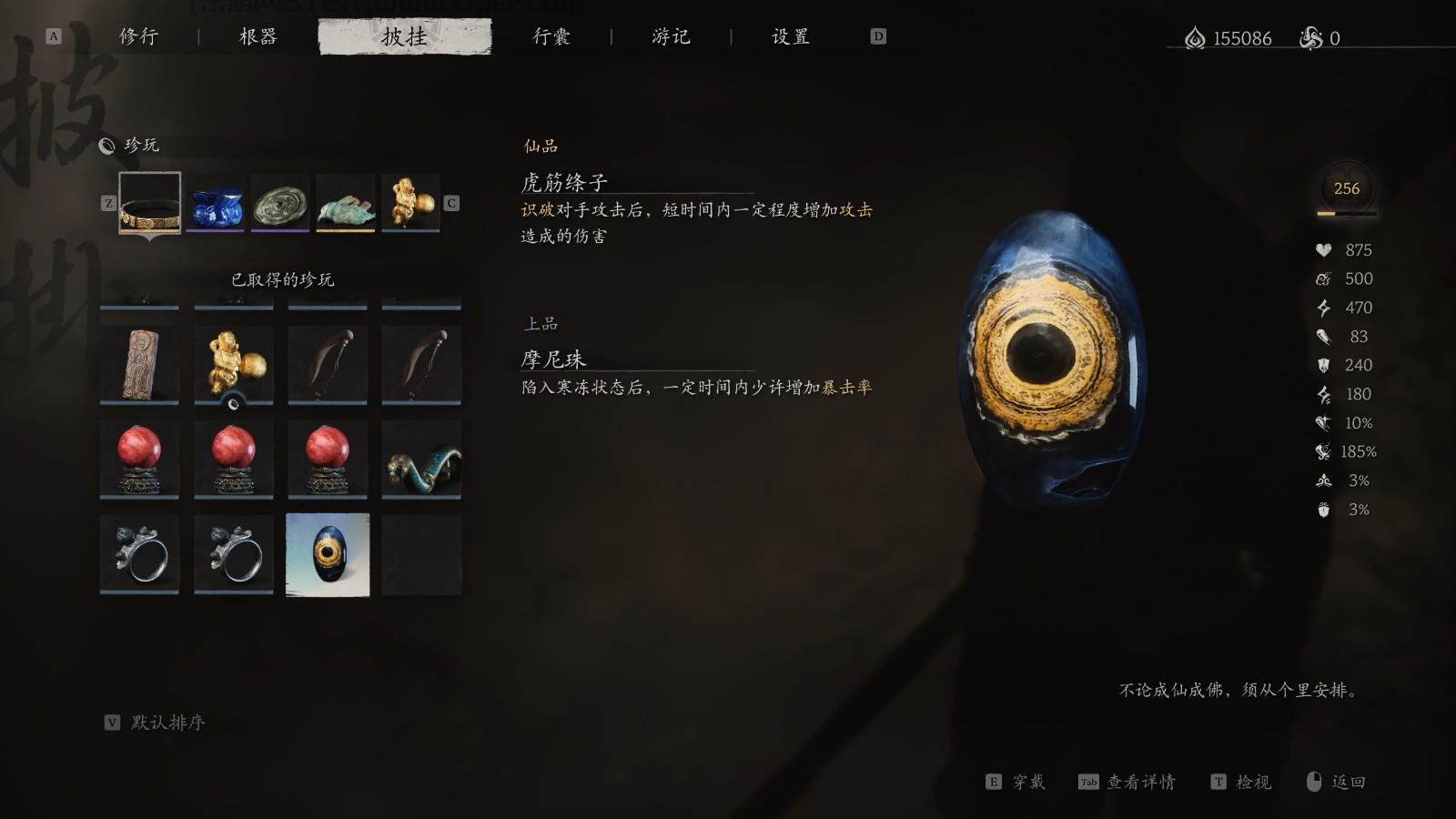The height and width of the screenshot is (819, 1456).
Task: Click 穿戴 to equip the curio
Action: [1028, 782]
